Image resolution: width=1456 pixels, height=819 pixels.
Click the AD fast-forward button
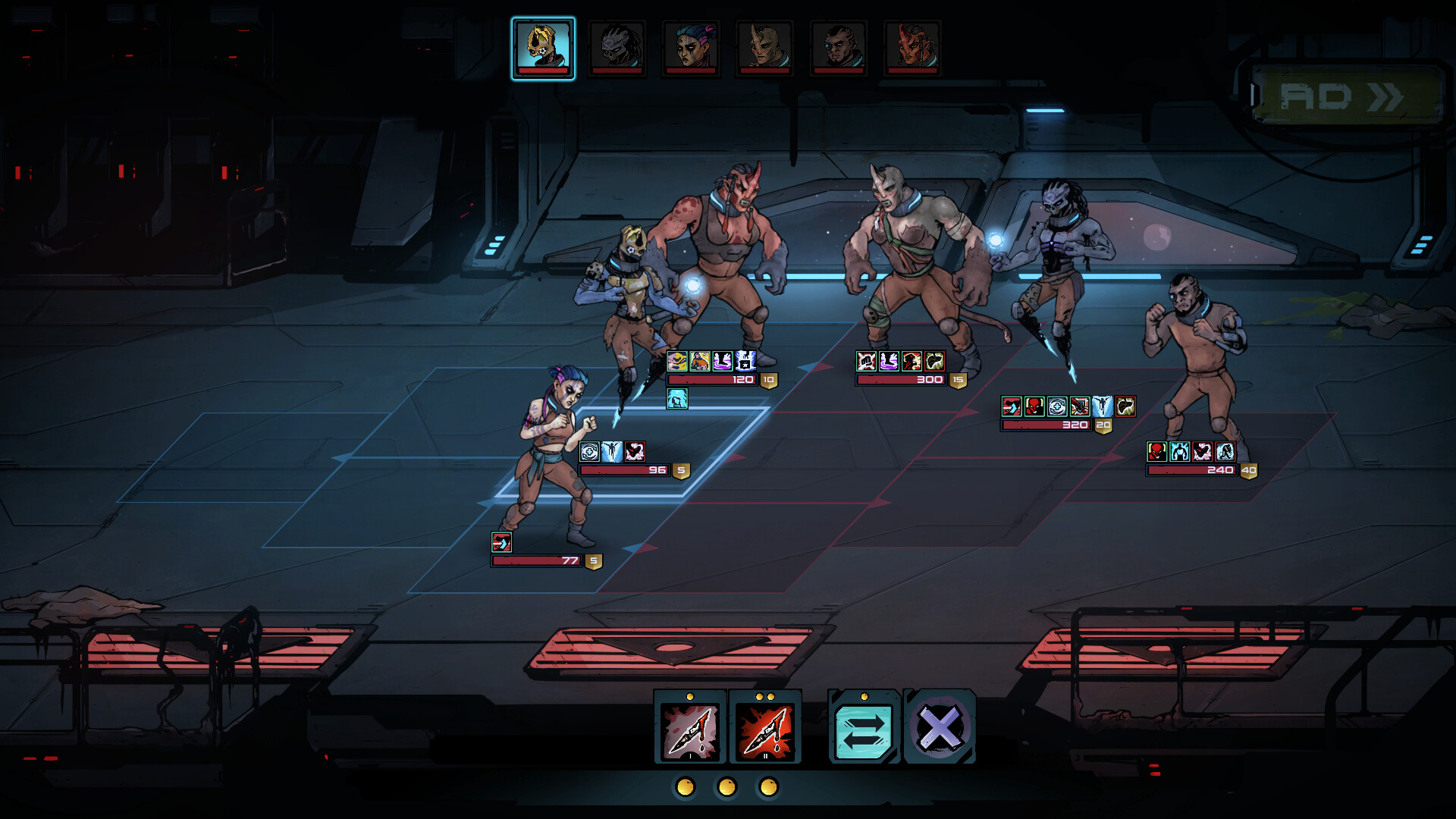tap(1344, 96)
